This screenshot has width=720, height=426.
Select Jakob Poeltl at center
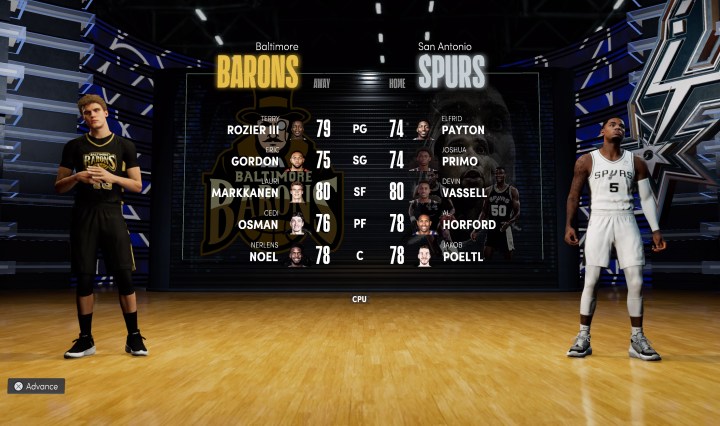tap(459, 257)
